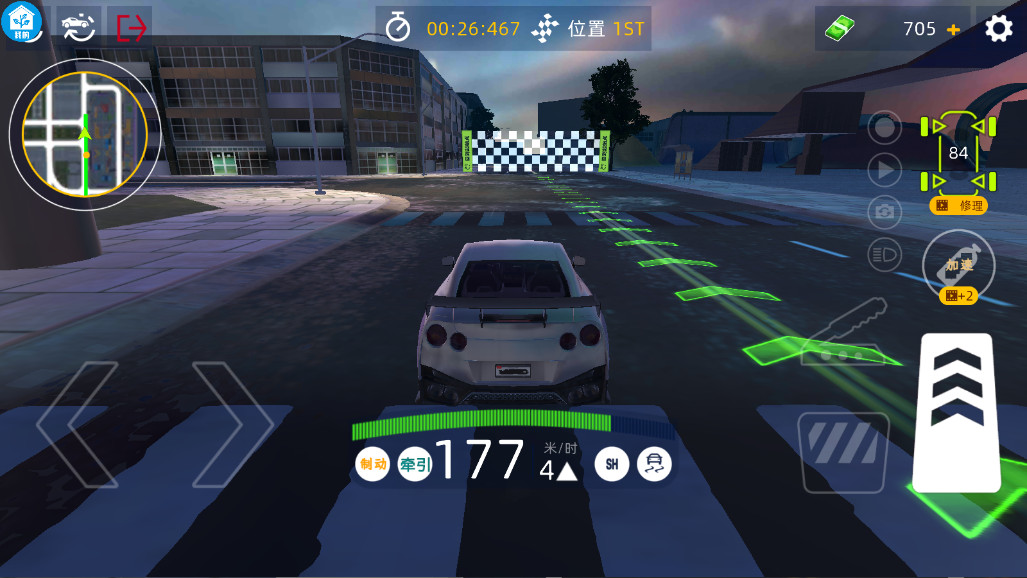Activate the 加速 nitro boost

coord(958,265)
